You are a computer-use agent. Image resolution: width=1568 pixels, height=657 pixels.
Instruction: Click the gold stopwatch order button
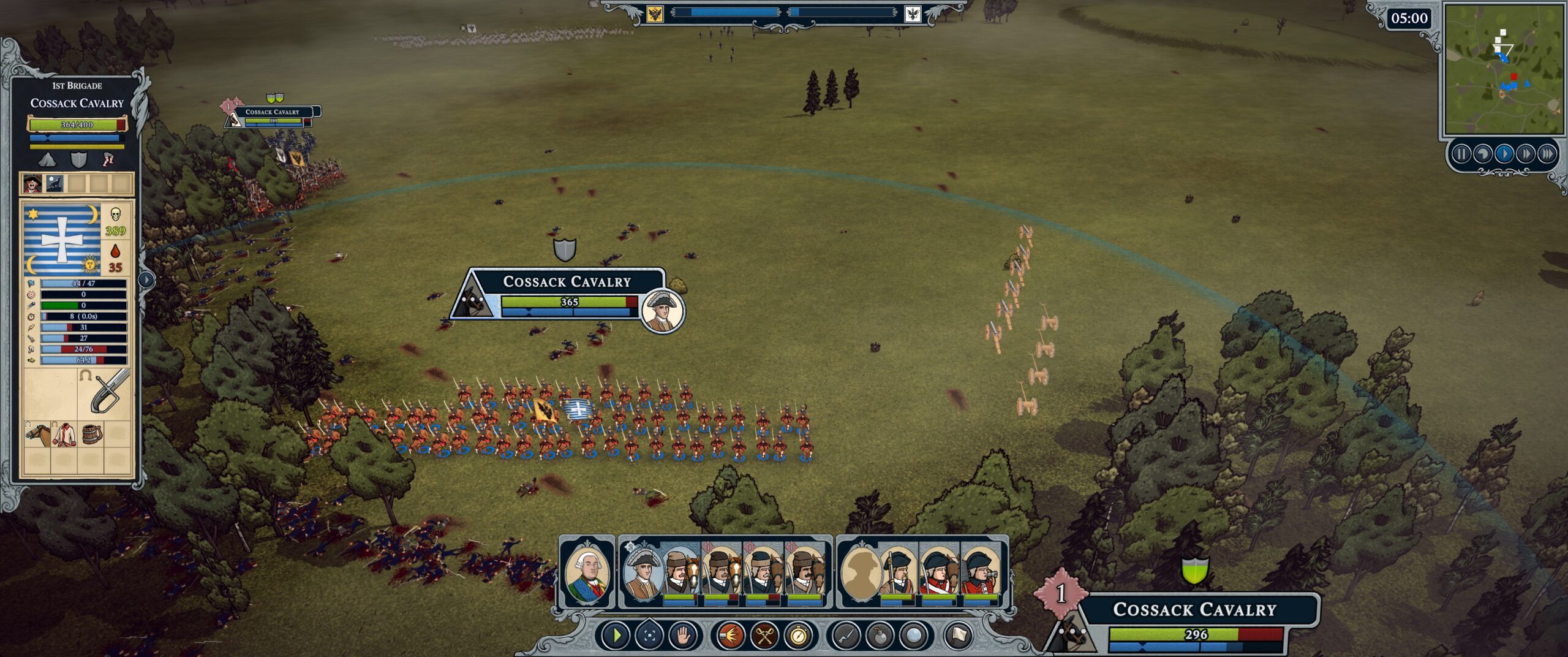coord(798,636)
